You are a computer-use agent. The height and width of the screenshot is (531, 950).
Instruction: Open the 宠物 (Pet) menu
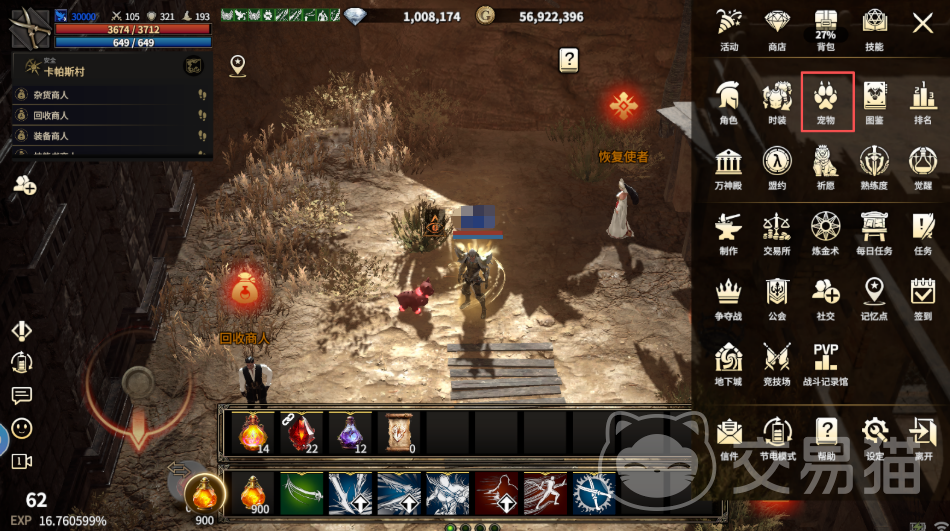coord(827,101)
